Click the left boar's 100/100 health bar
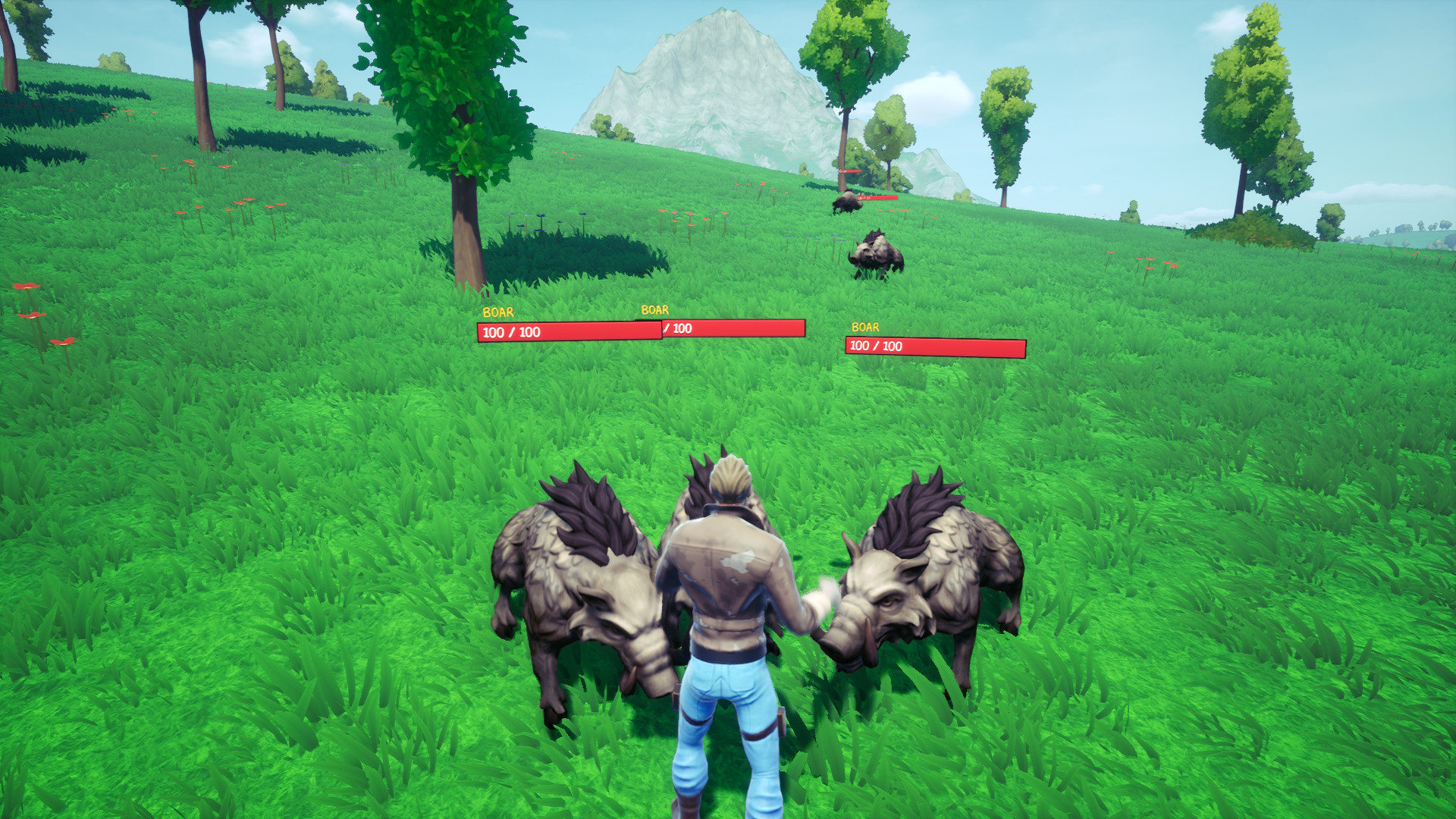Screen dimensions: 1456x819 [569, 331]
